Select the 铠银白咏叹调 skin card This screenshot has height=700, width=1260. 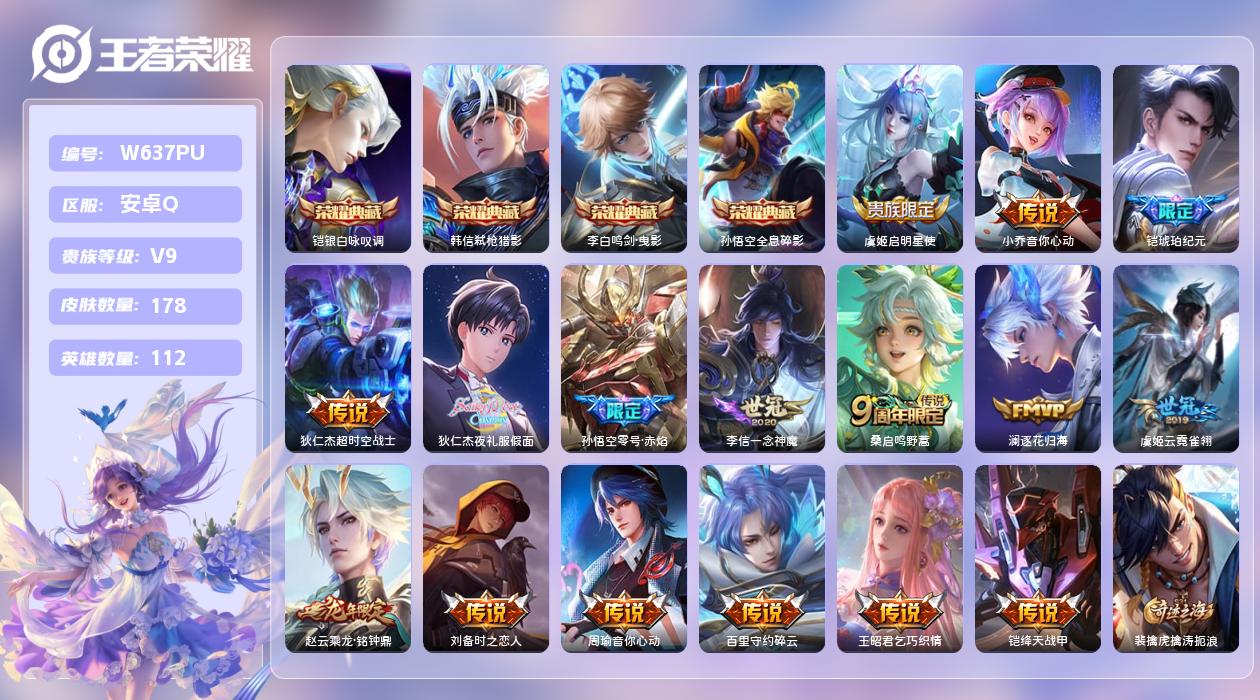coord(348,158)
